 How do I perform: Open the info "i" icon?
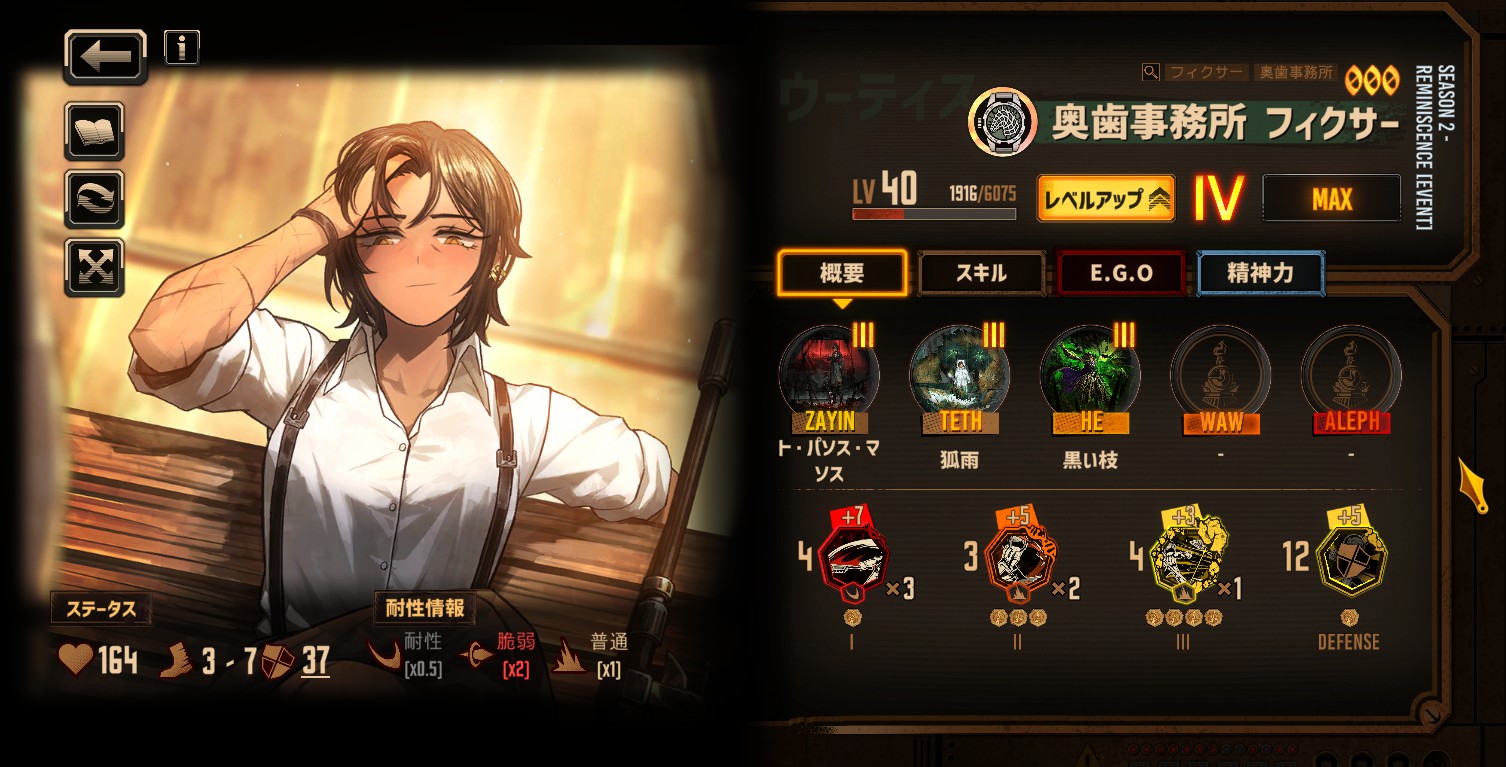[181, 47]
